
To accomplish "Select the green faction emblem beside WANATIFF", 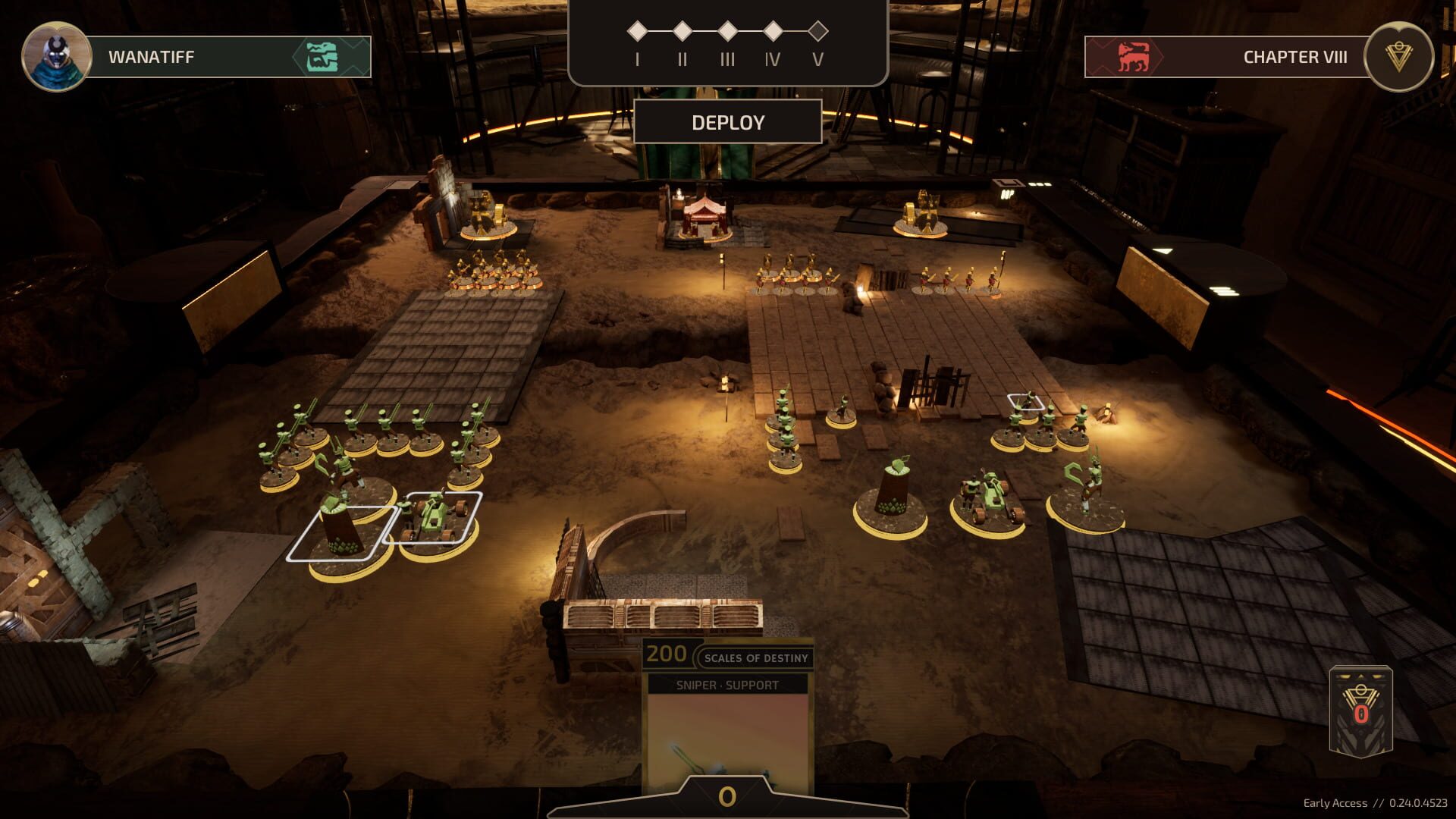I will click(x=322, y=55).
